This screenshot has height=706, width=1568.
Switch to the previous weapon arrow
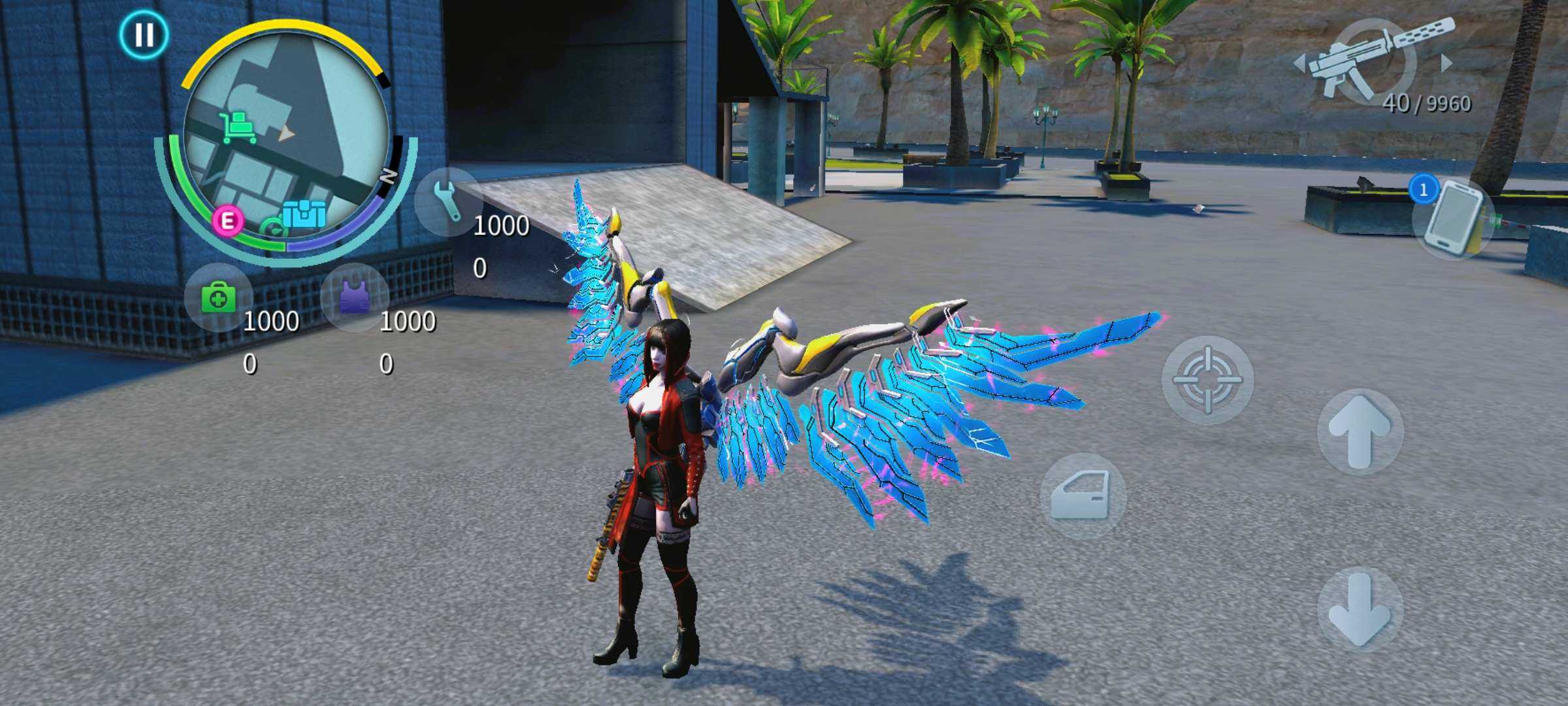tap(1299, 63)
